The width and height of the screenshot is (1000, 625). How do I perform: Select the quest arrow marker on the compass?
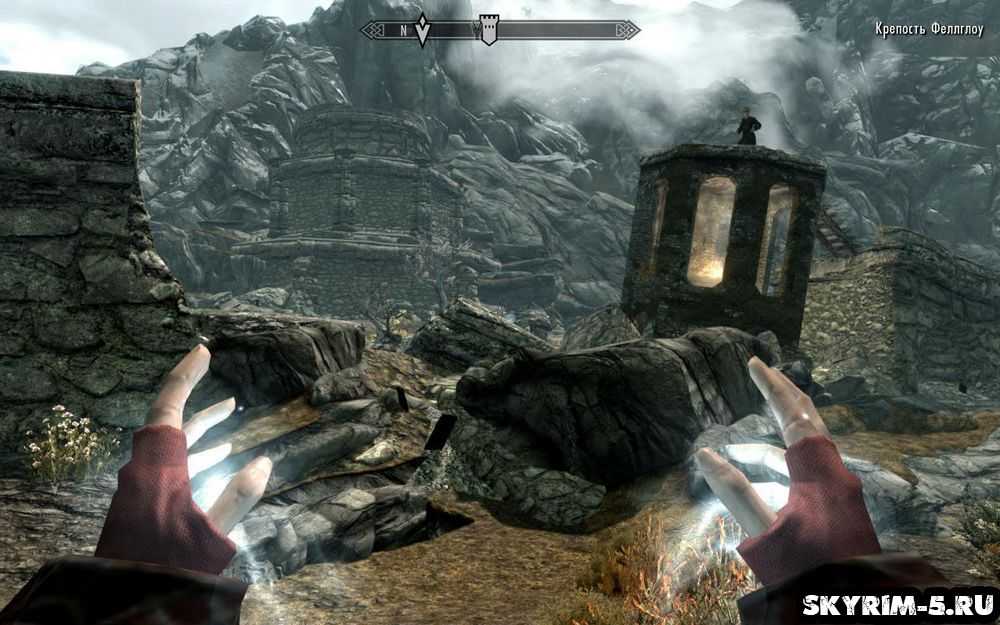pos(422,31)
